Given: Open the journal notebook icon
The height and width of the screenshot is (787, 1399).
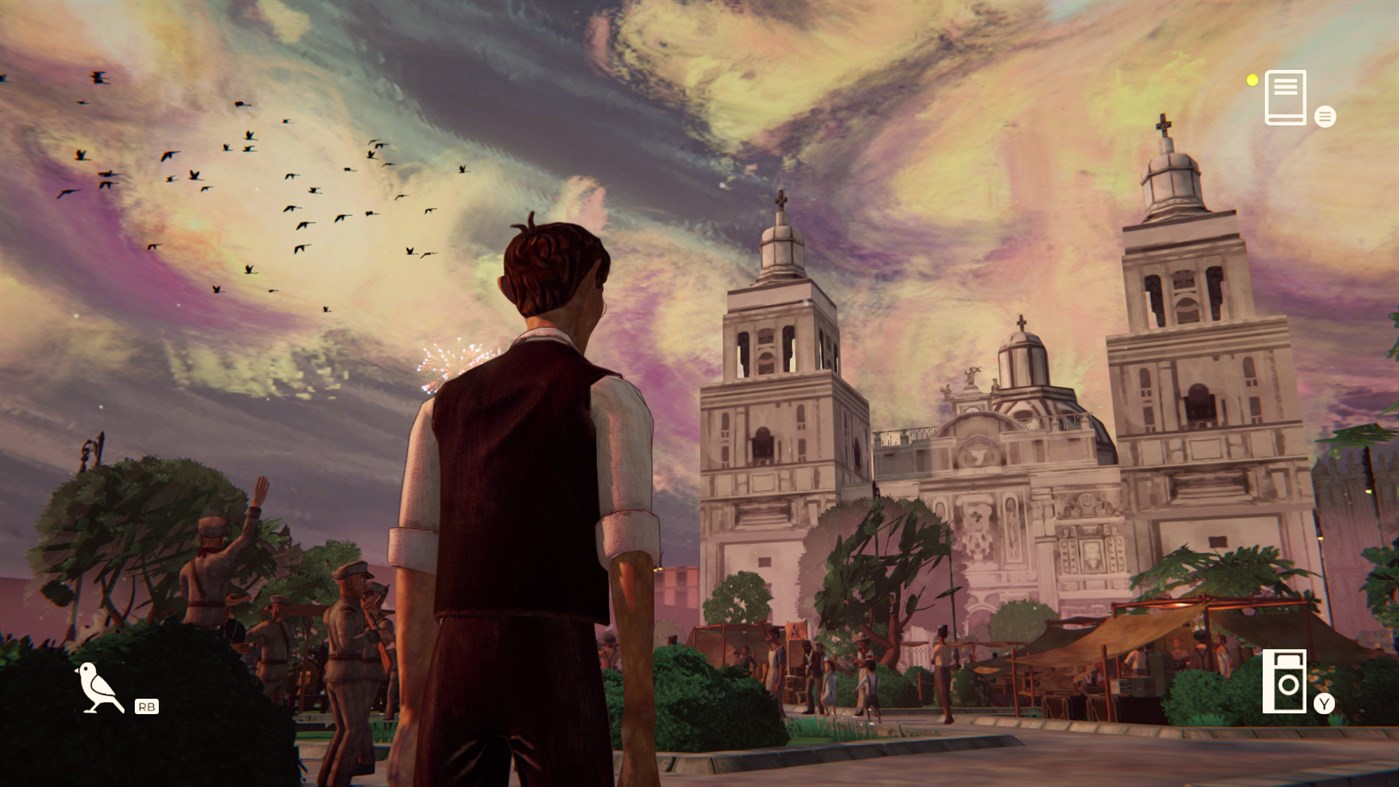Looking at the screenshot, I should click(1285, 97).
